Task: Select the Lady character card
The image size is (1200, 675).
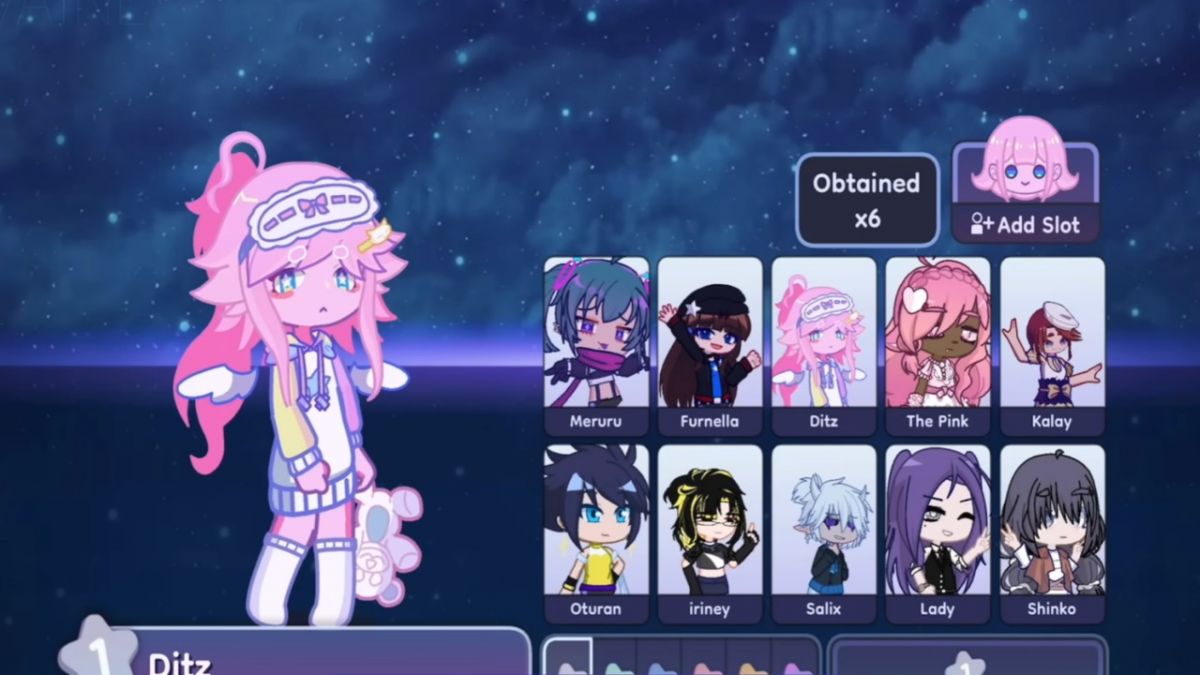Action: (938, 533)
